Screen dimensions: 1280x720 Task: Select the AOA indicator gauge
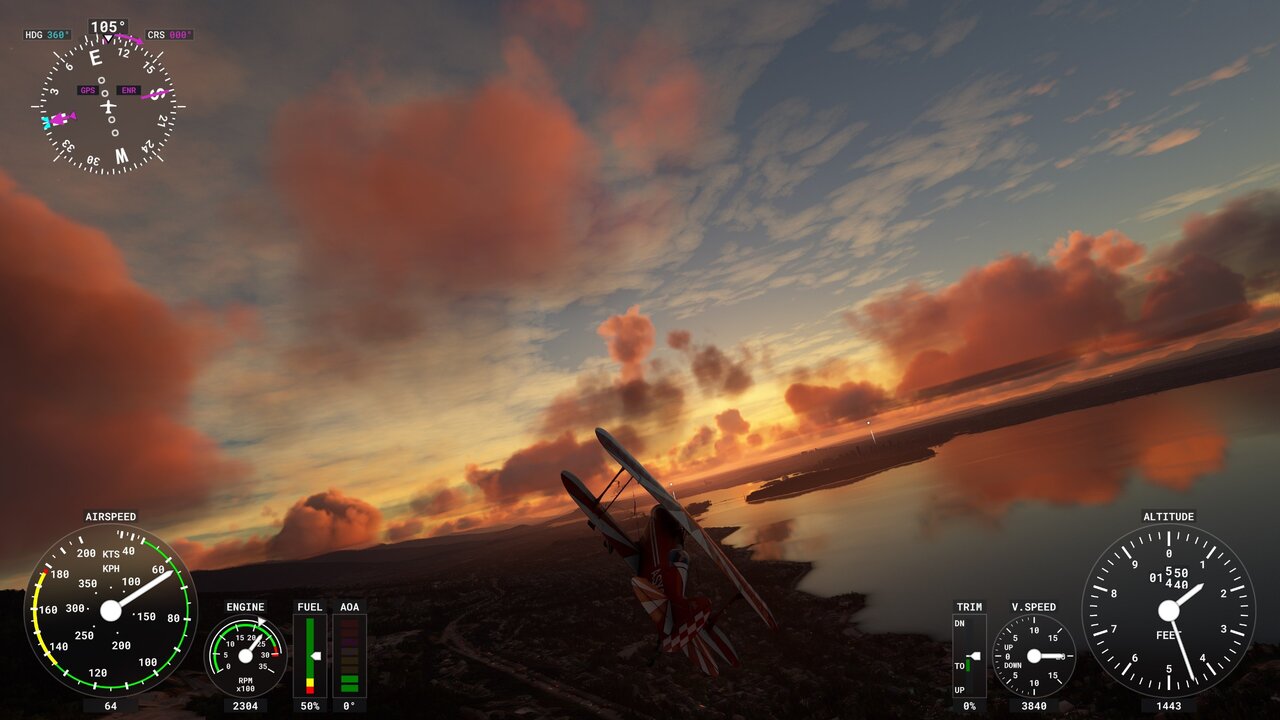(x=349, y=655)
